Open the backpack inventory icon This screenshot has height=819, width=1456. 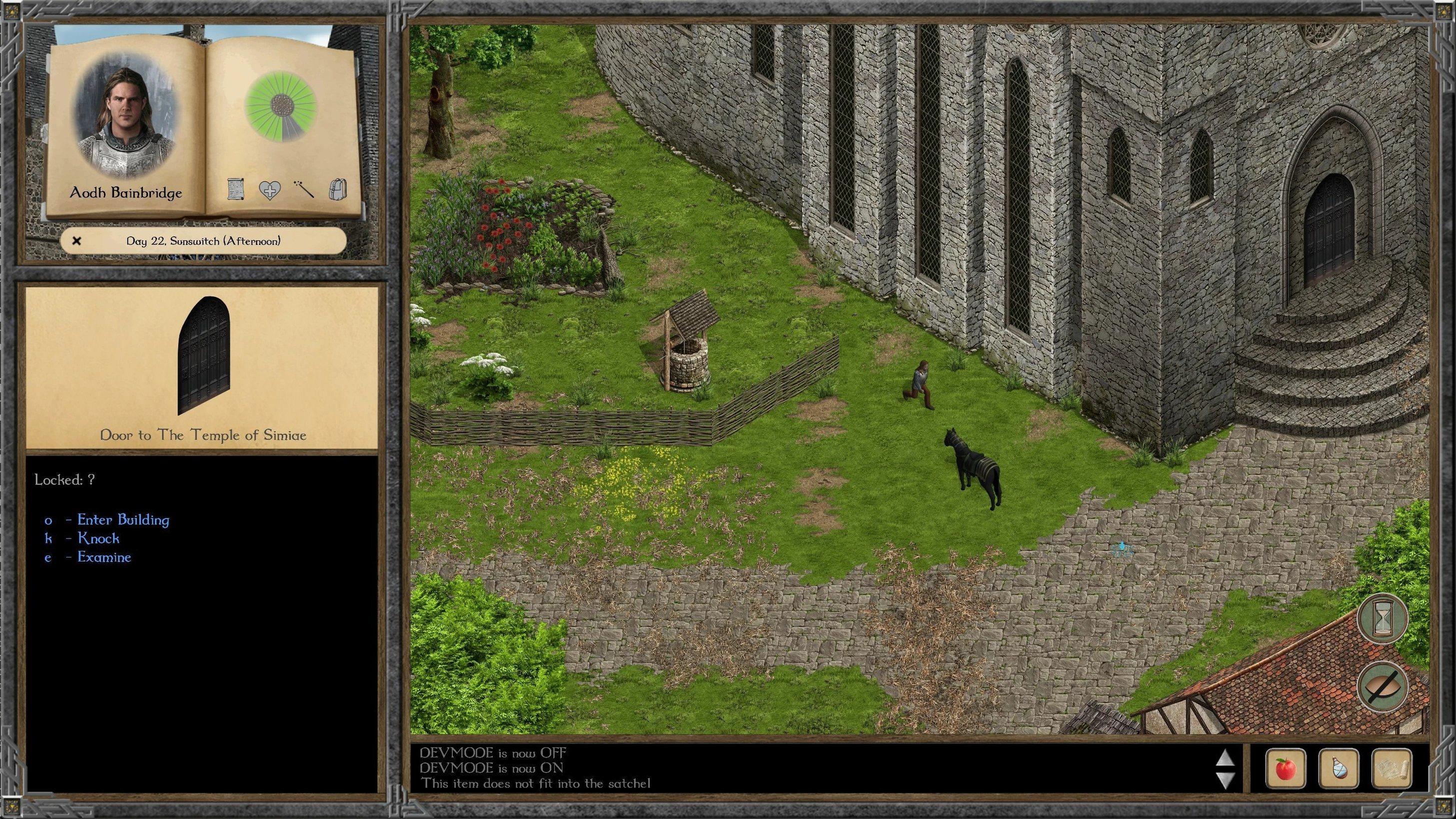pyautogui.click(x=337, y=189)
